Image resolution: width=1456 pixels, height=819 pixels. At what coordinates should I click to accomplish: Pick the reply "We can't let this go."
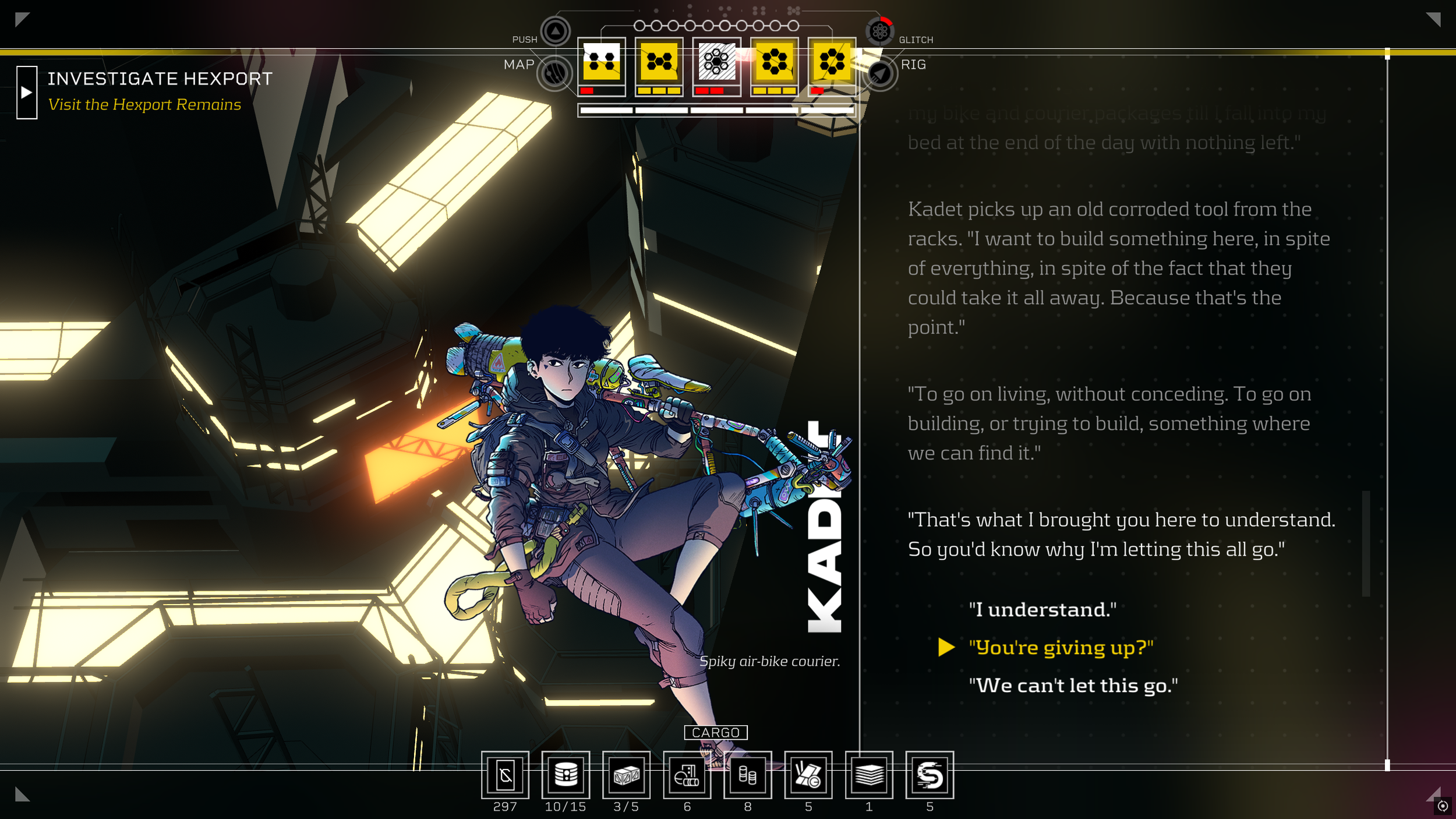click(x=1073, y=686)
